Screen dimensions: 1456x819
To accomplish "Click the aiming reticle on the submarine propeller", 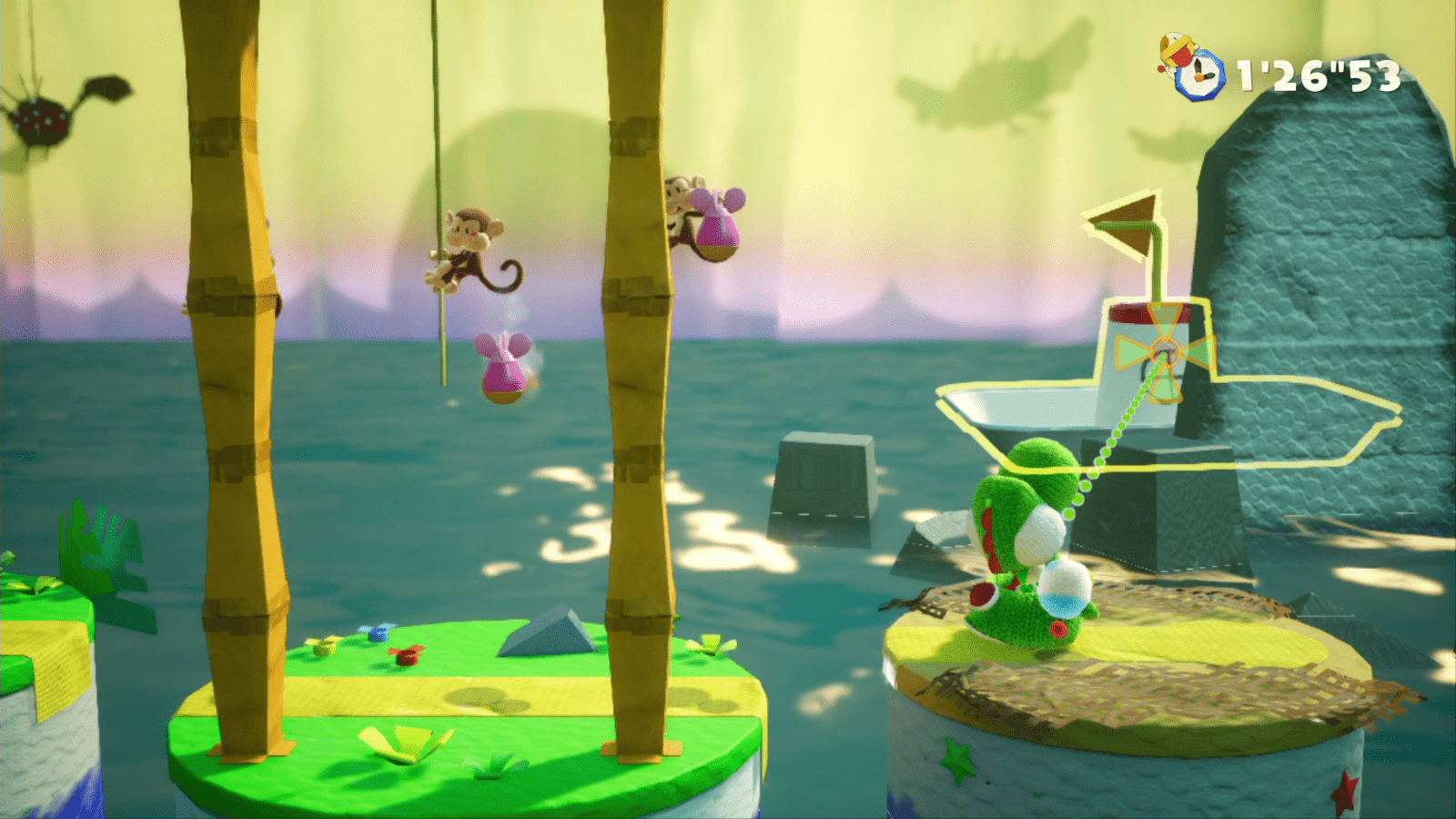I will [1165, 349].
